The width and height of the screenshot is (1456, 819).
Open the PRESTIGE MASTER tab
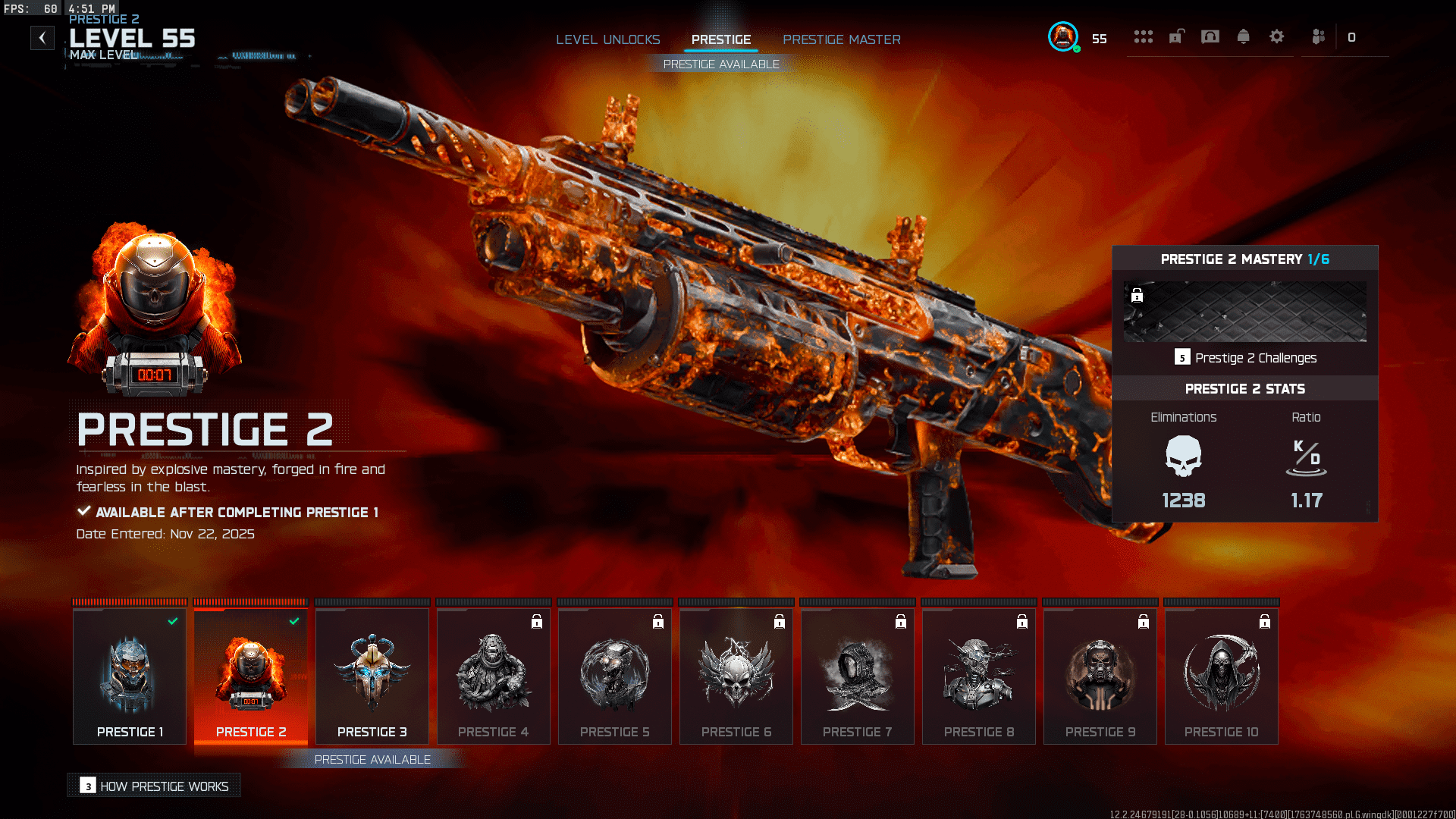coord(842,39)
